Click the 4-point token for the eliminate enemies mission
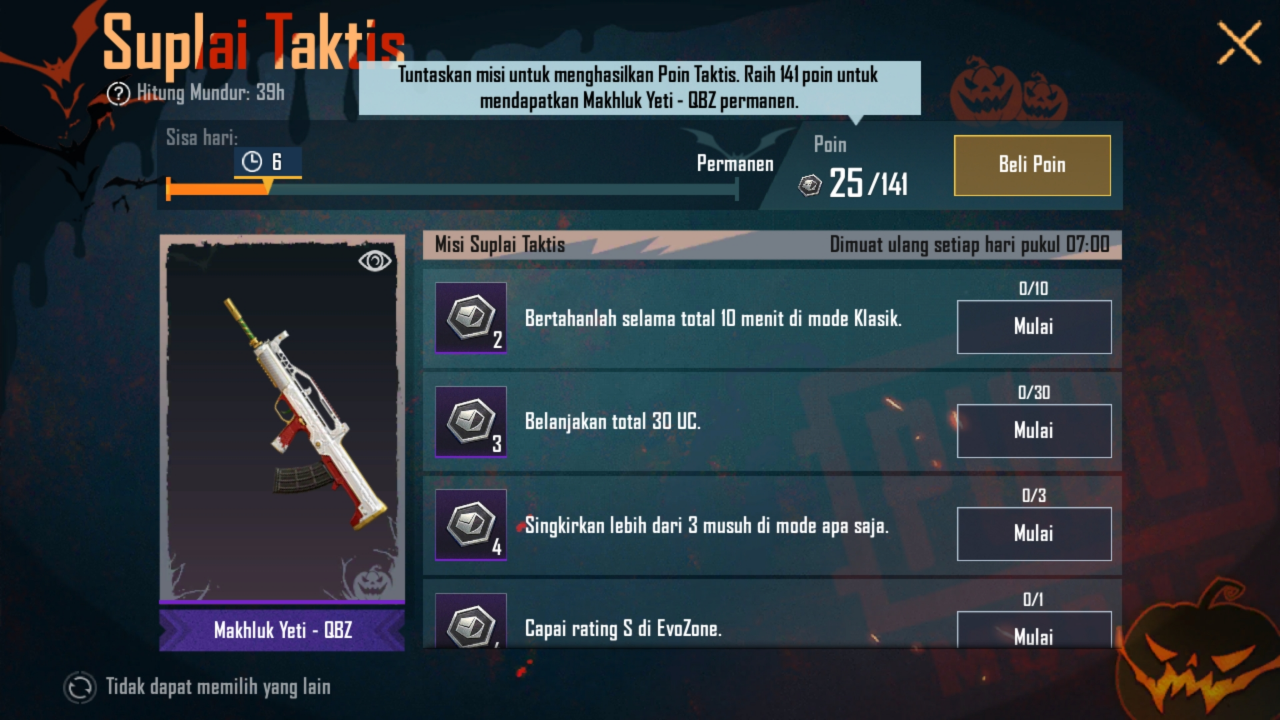 point(470,525)
